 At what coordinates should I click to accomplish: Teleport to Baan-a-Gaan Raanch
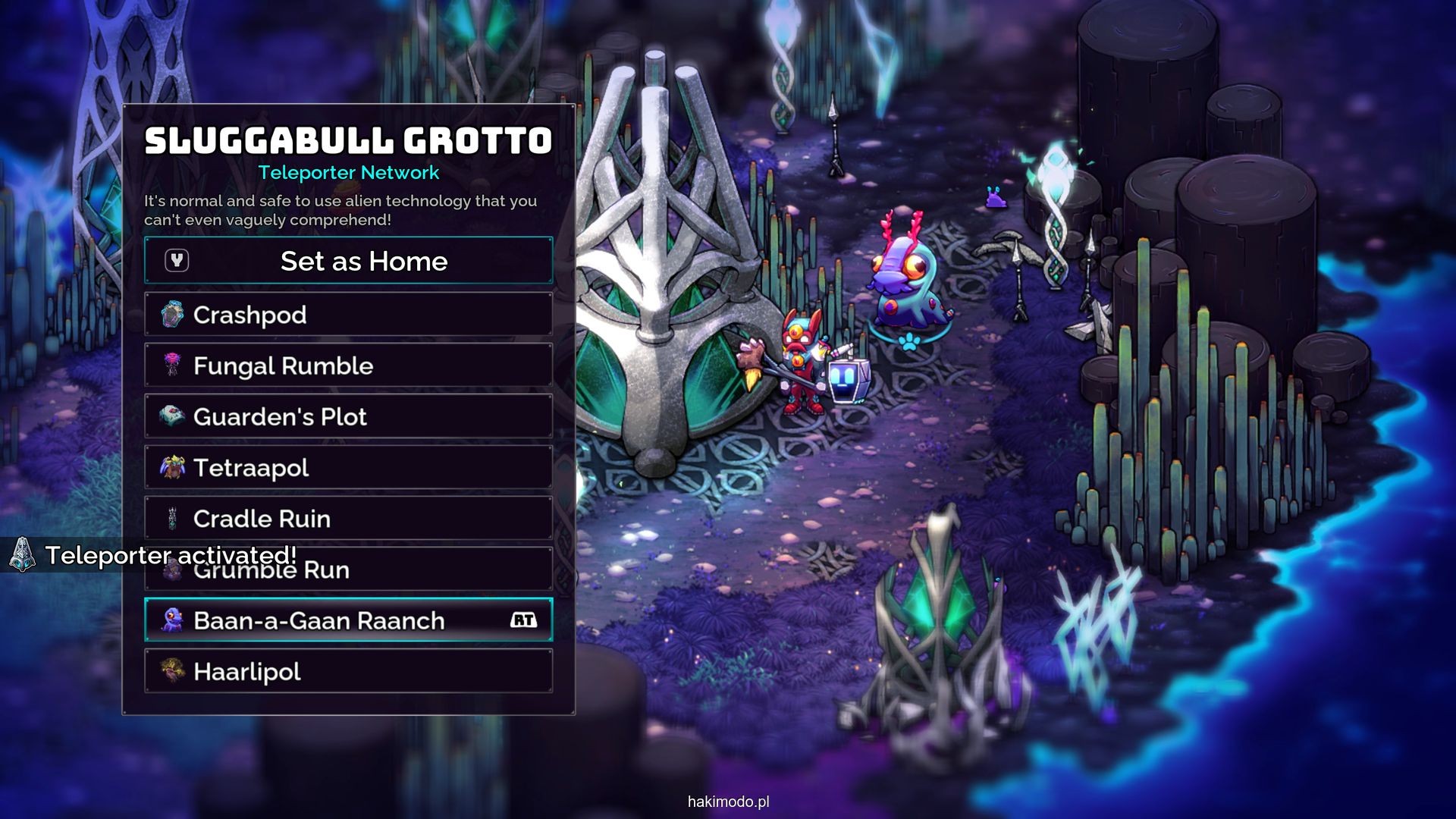pyautogui.click(x=348, y=620)
